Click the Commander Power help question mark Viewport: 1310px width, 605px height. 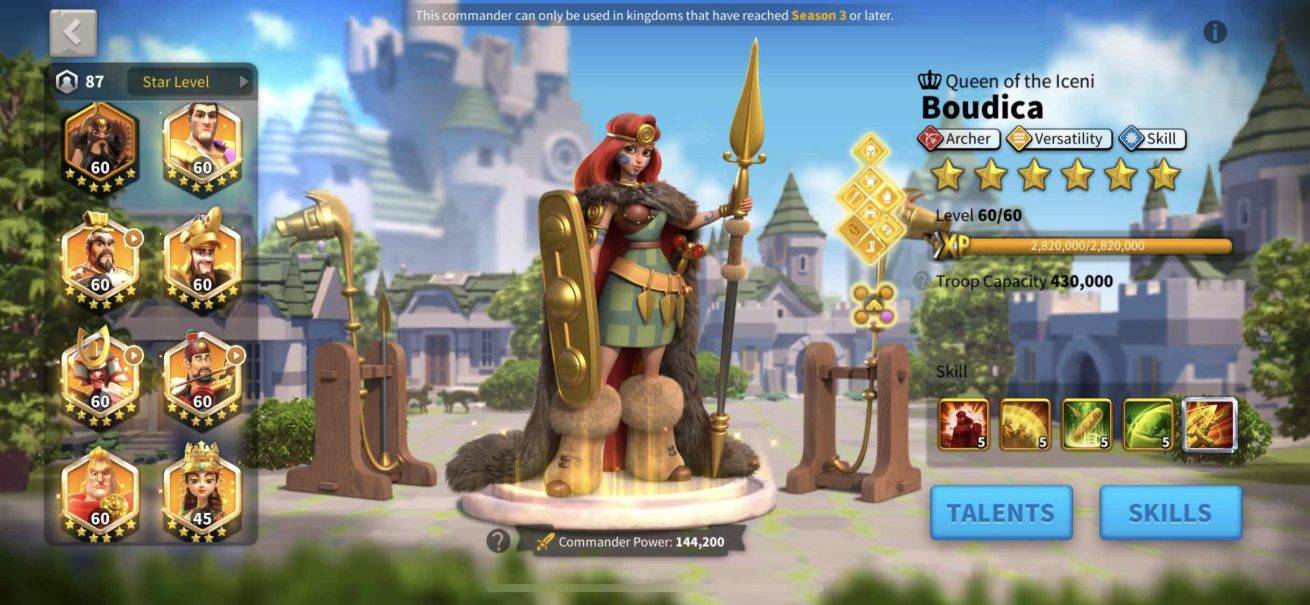(x=498, y=541)
